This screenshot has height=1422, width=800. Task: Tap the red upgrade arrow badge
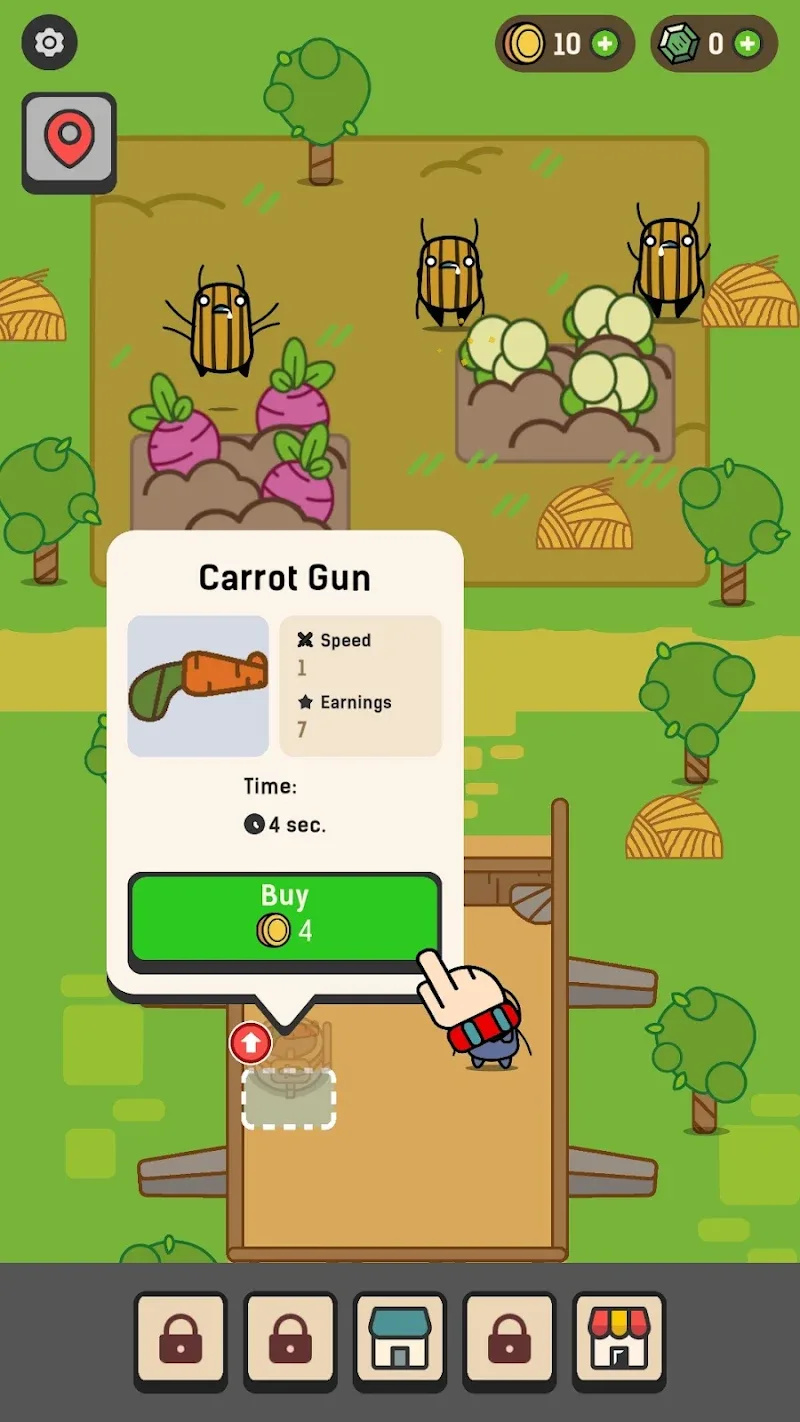[x=250, y=1043]
